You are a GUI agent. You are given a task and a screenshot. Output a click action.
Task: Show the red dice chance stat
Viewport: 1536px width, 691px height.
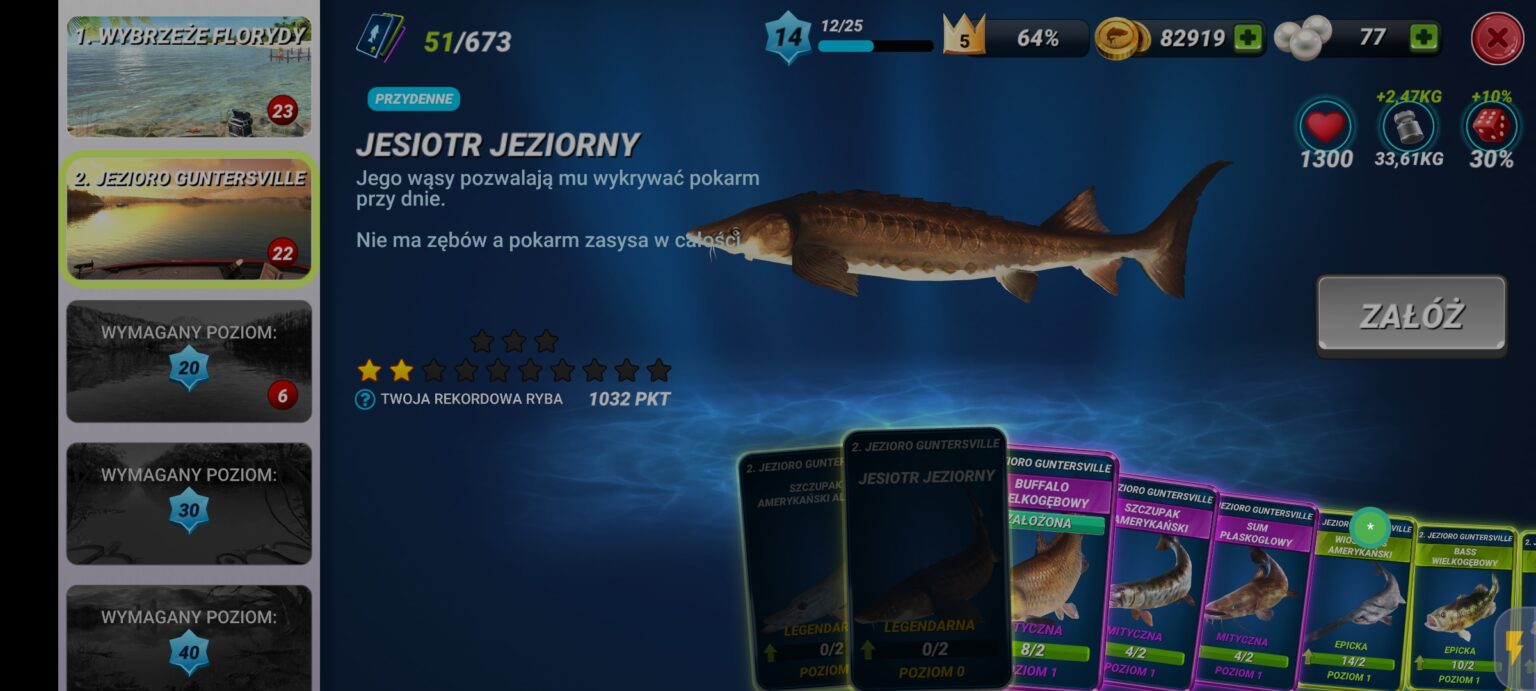[x=1491, y=128]
